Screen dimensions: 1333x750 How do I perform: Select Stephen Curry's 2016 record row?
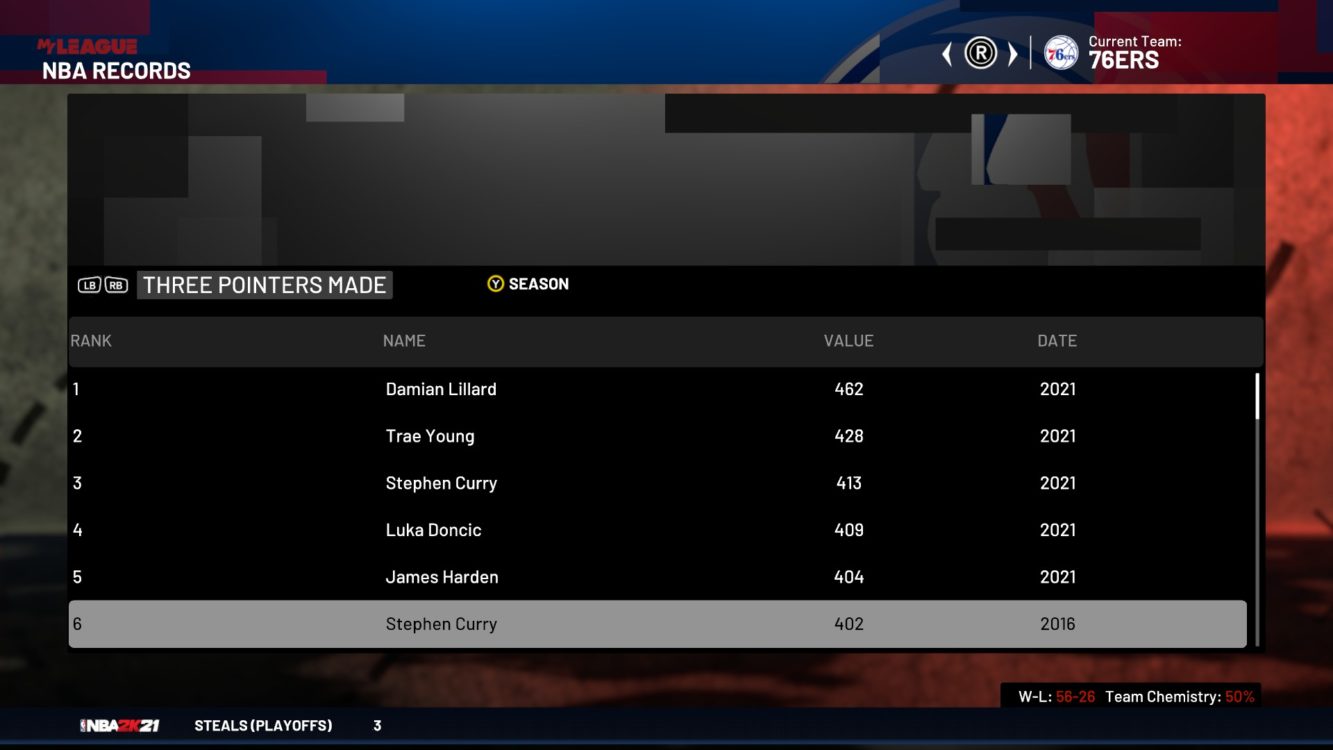coord(657,623)
